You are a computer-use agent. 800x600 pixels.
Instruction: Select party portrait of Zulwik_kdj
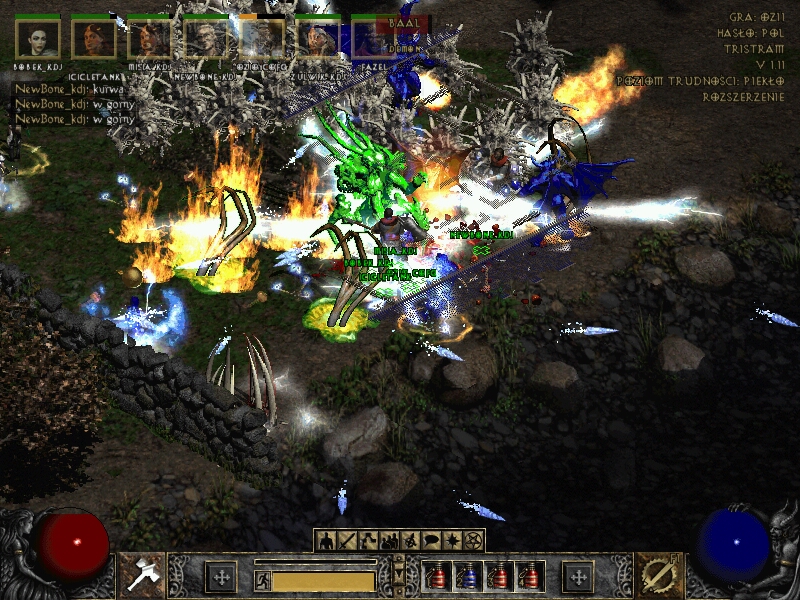pyautogui.click(x=317, y=38)
